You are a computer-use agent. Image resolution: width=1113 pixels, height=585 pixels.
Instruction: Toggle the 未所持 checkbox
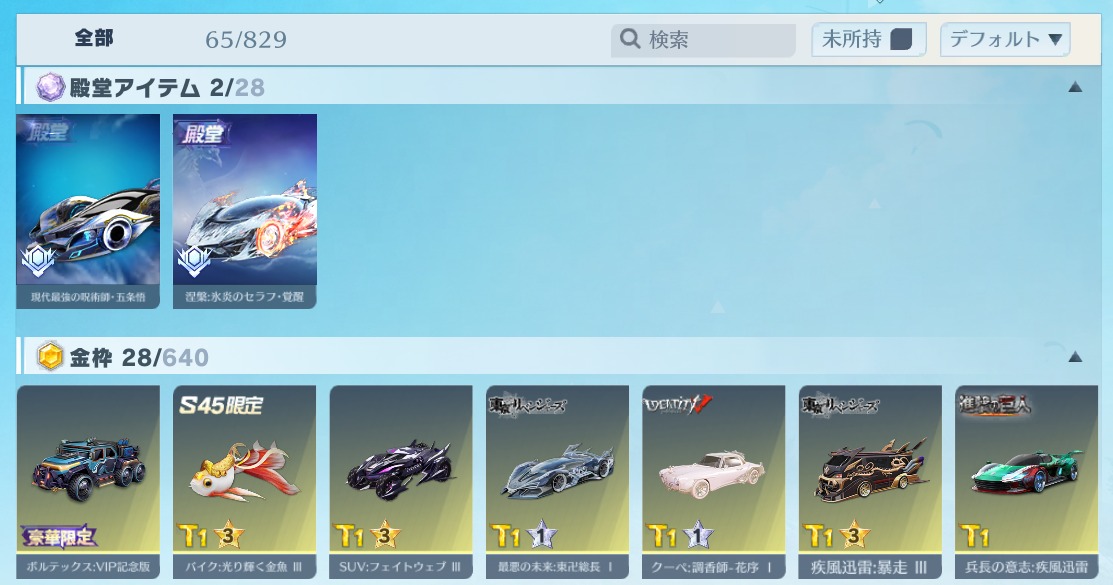point(901,40)
